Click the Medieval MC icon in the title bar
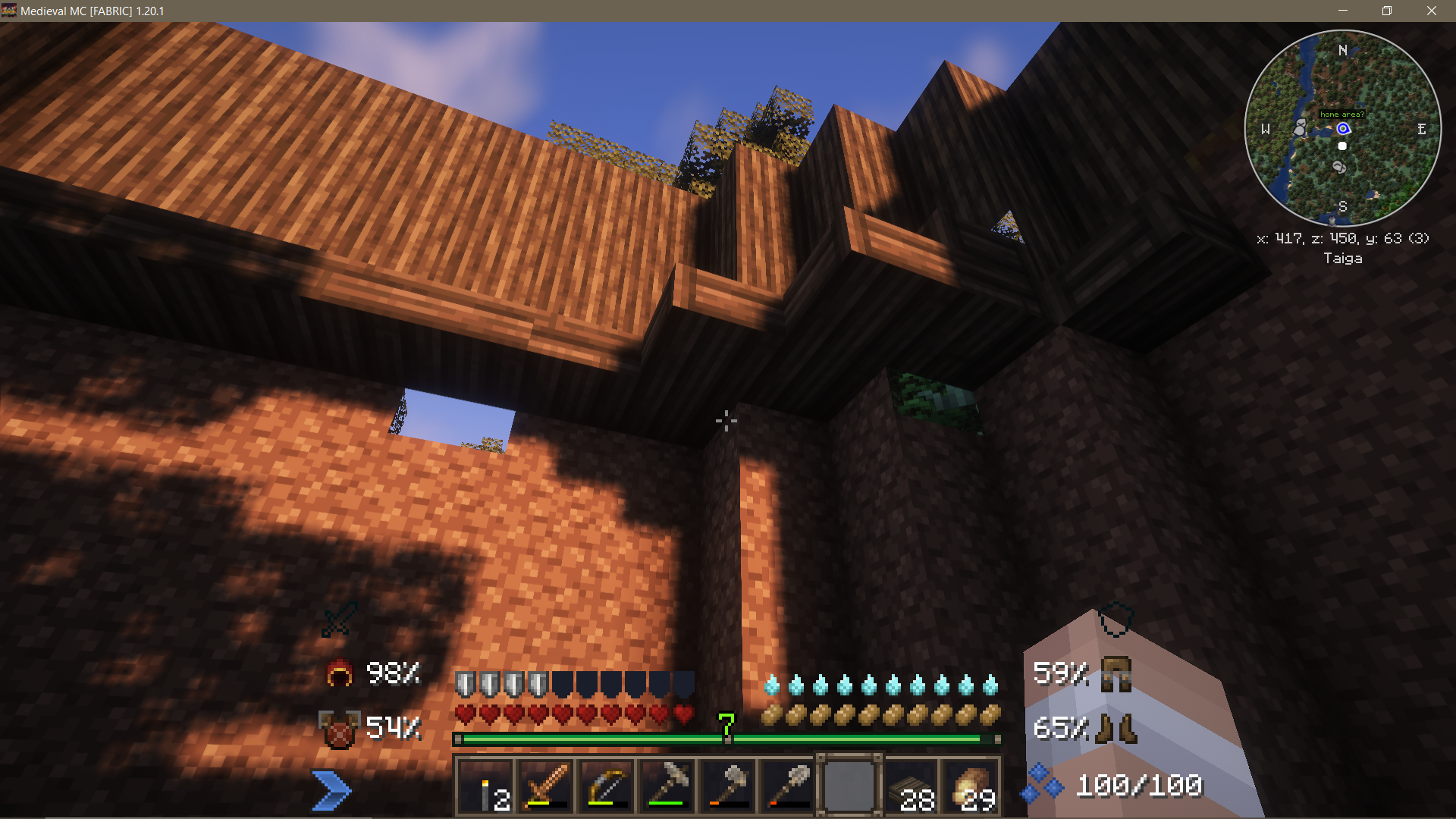 [x=9, y=11]
